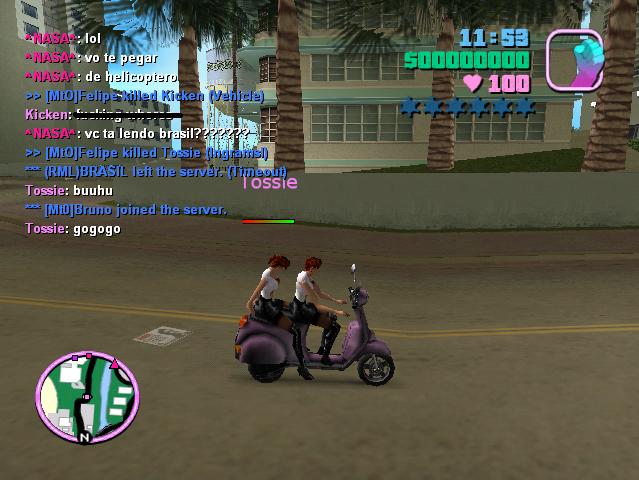Click the "[Mt0]Bruno joined the server" message
The height and width of the screenshot is (480, 639).
click(x=126, y=210)
